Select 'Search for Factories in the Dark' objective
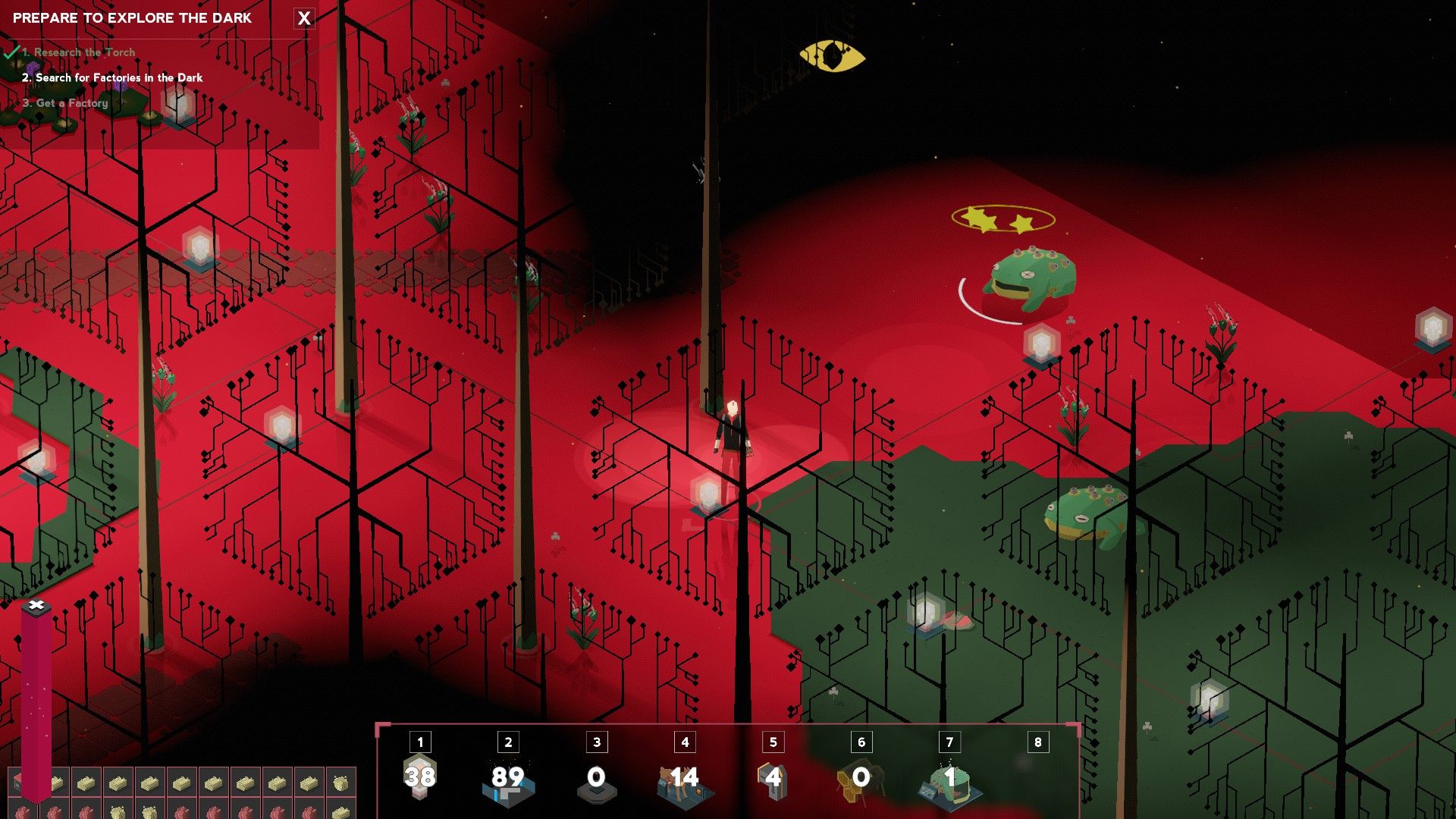This screenshot has height=819, width=1456. [x=119, y=77]
